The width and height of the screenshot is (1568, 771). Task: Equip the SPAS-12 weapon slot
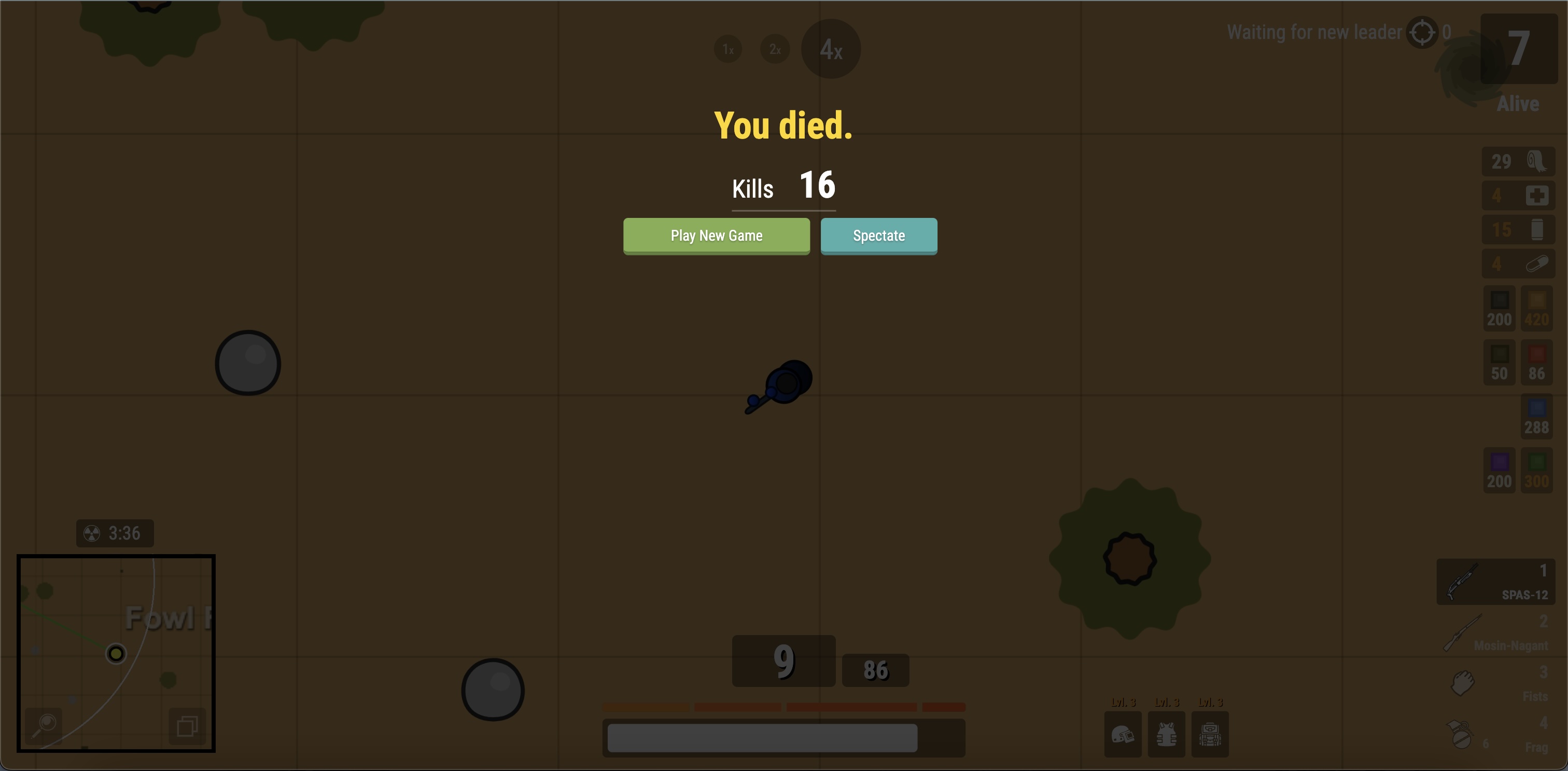point(1495,582)
